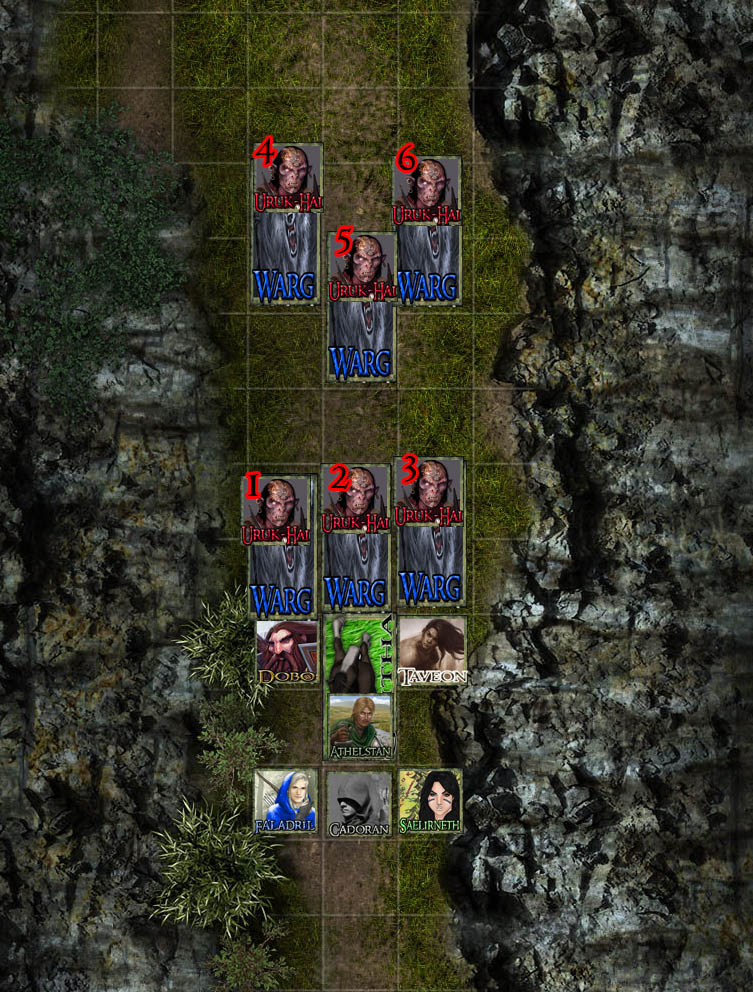Click the Warg token under Uruk-Hai 4
Screen dimensions: 753x992
point(287,261)
